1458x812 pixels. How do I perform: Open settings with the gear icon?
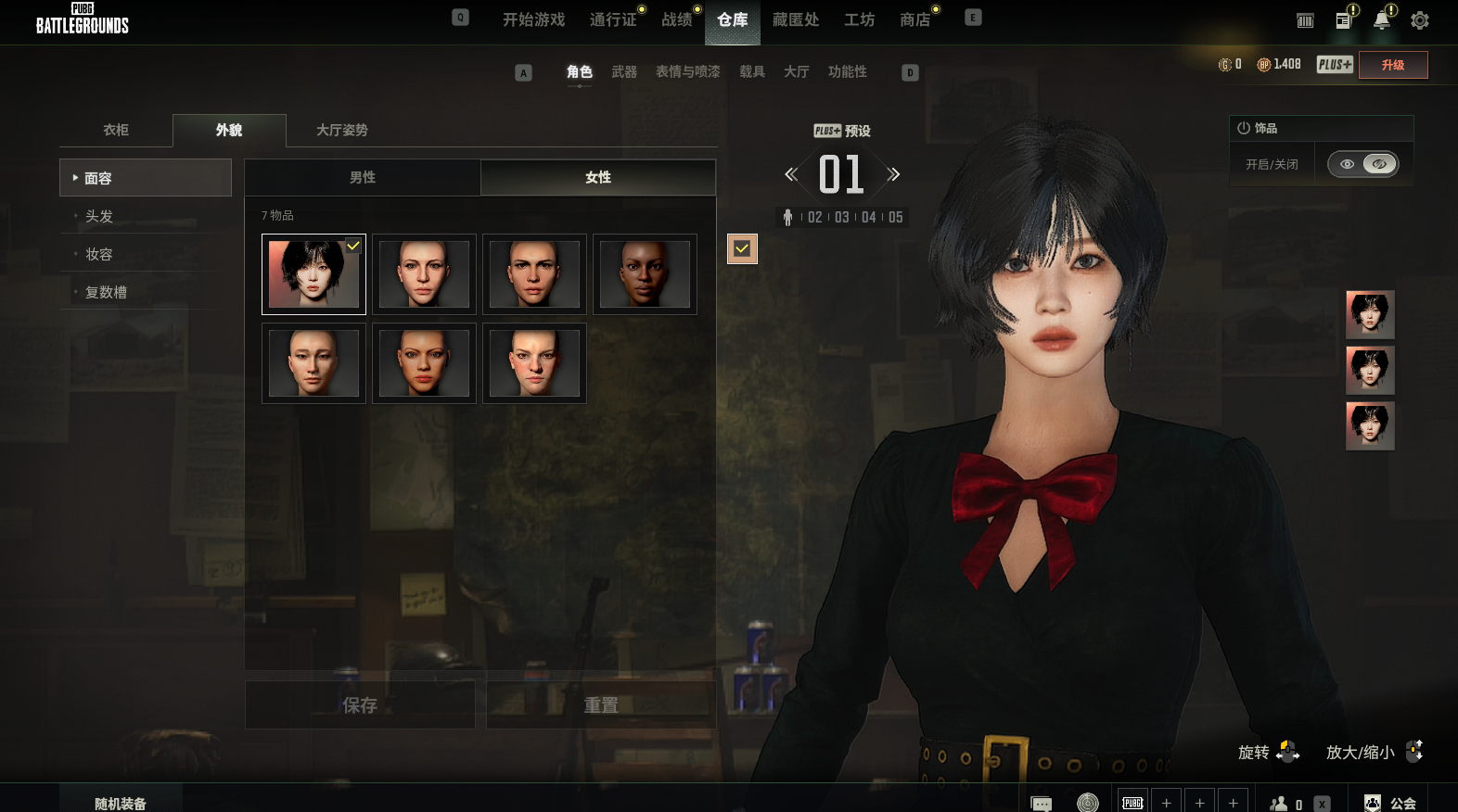(x=1419, y=20)
